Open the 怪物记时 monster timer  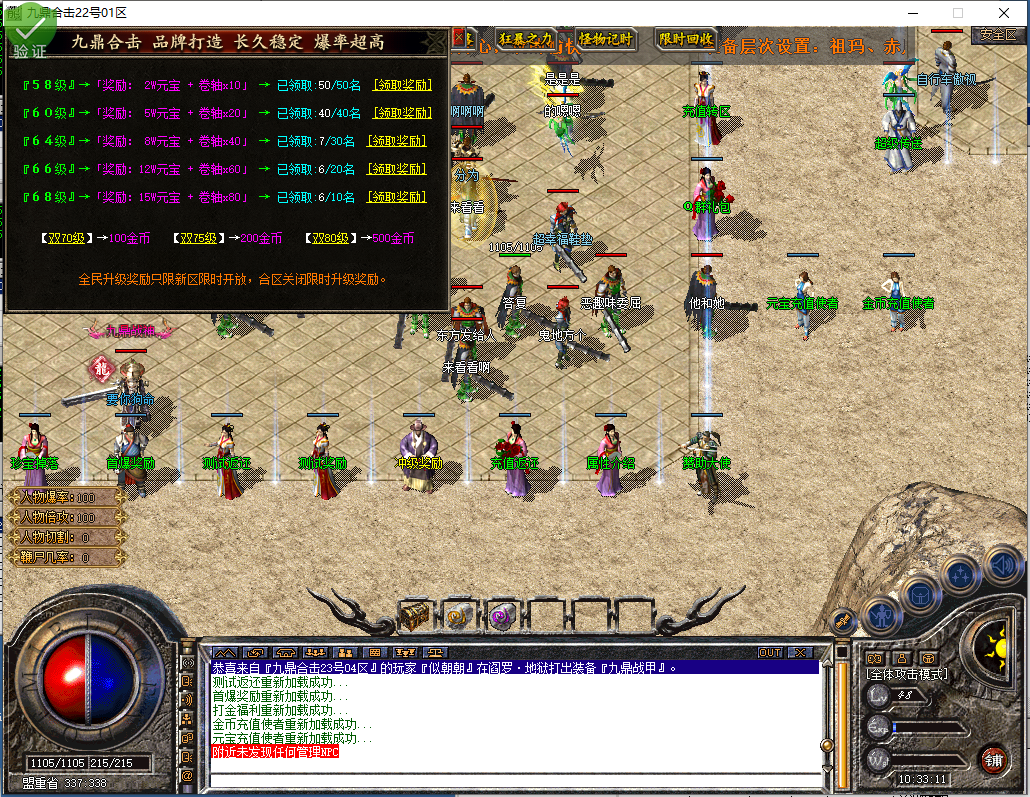[606, 39]
